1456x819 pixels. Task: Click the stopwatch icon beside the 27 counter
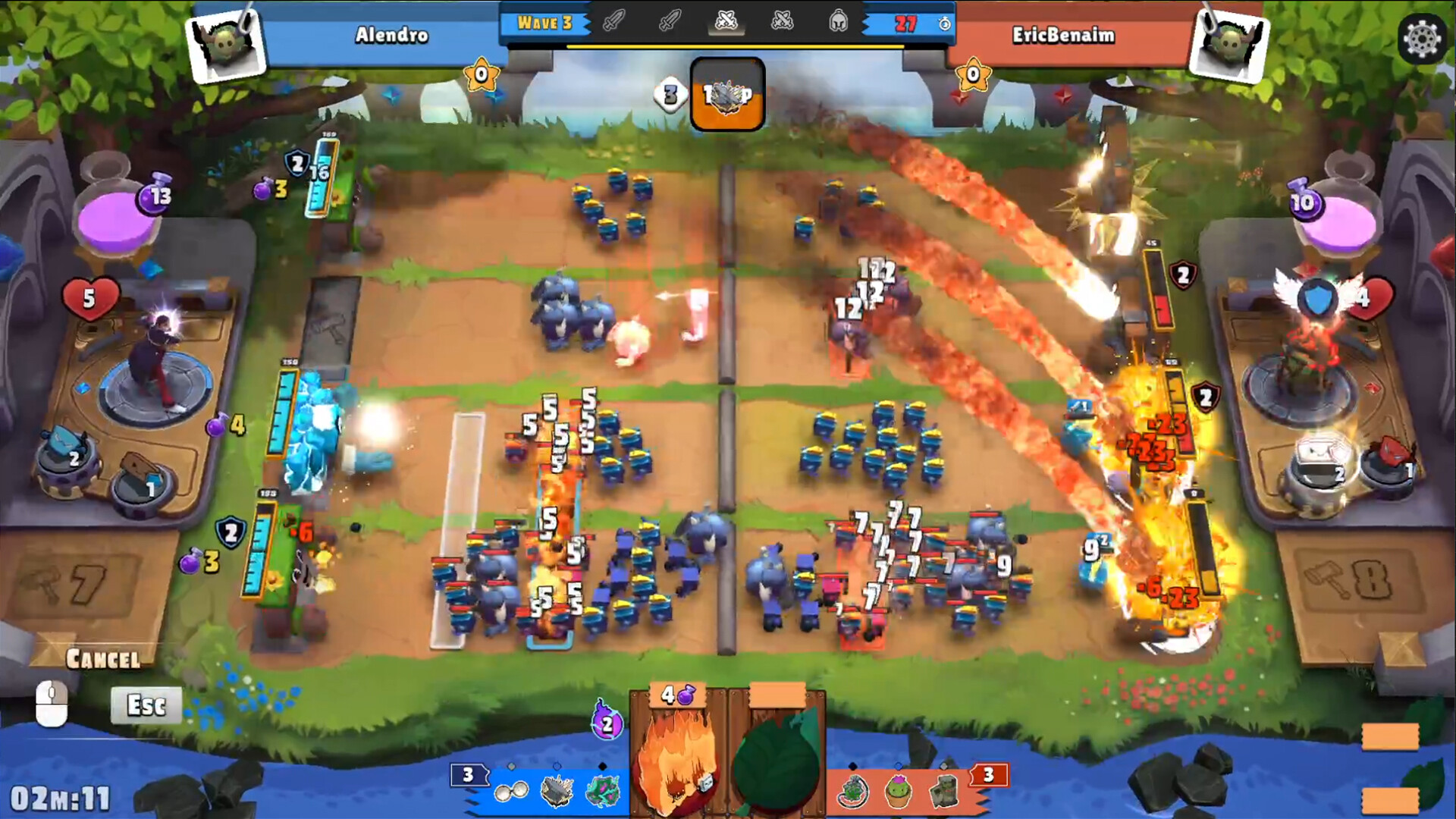[x=943, y=25]
